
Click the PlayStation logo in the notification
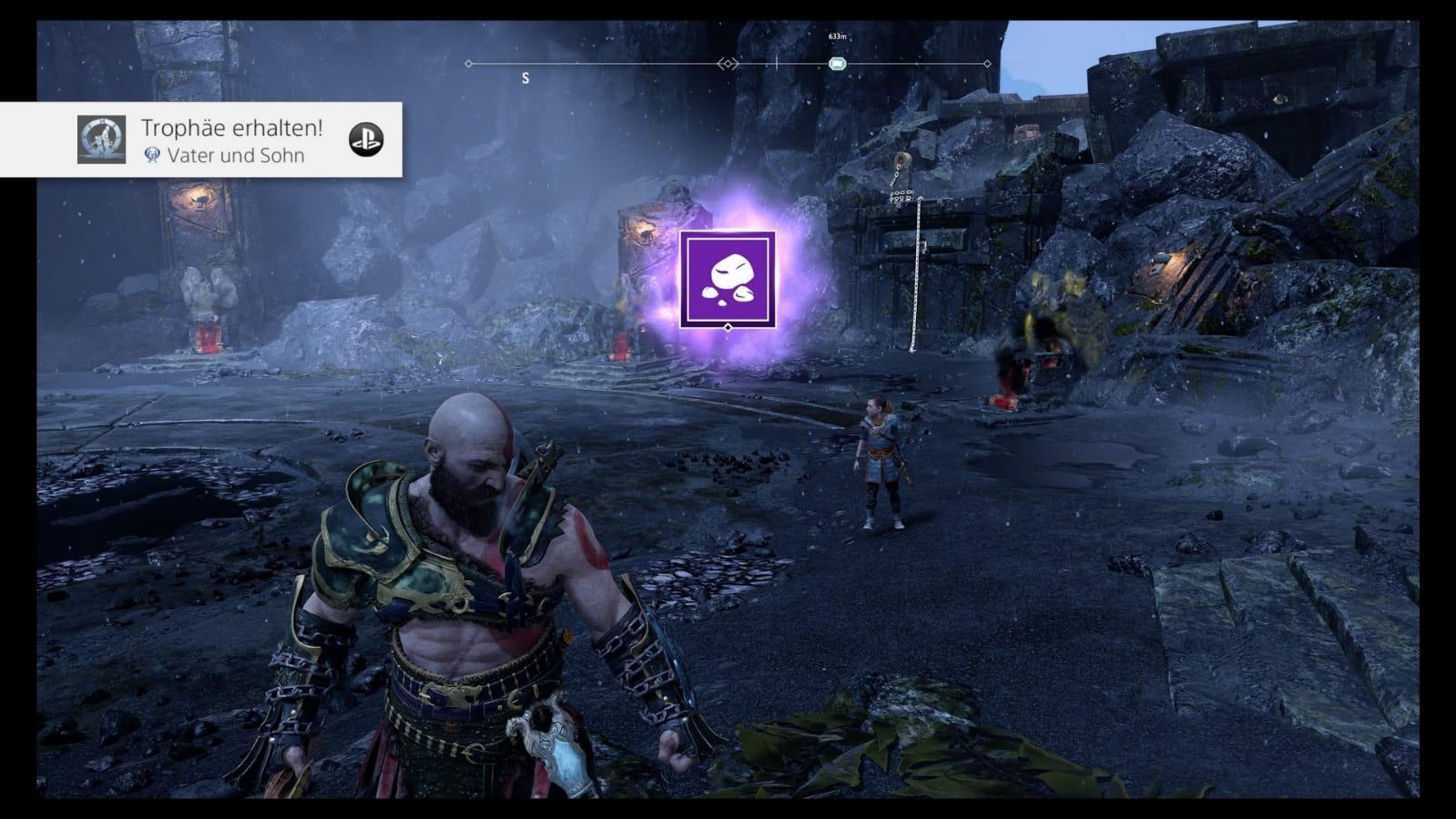366,139
